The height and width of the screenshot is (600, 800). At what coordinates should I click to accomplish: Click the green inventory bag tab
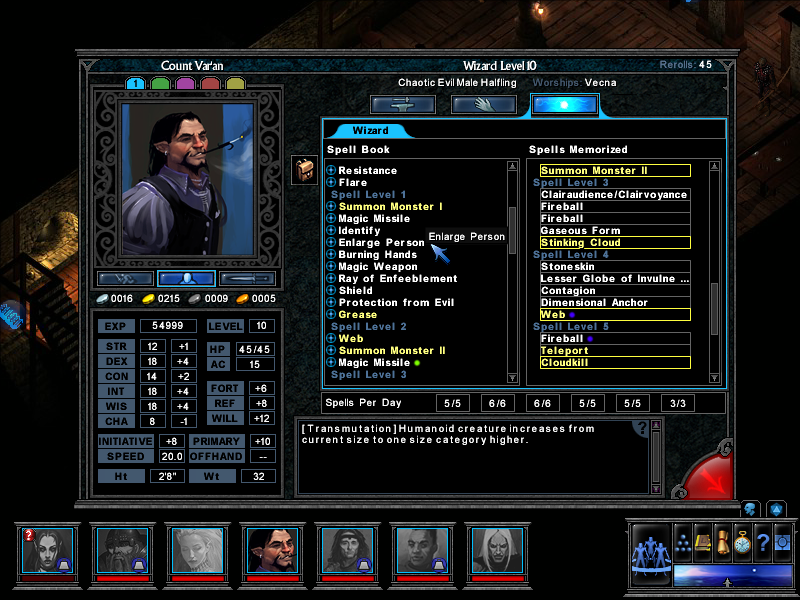(x=160, y=84)
